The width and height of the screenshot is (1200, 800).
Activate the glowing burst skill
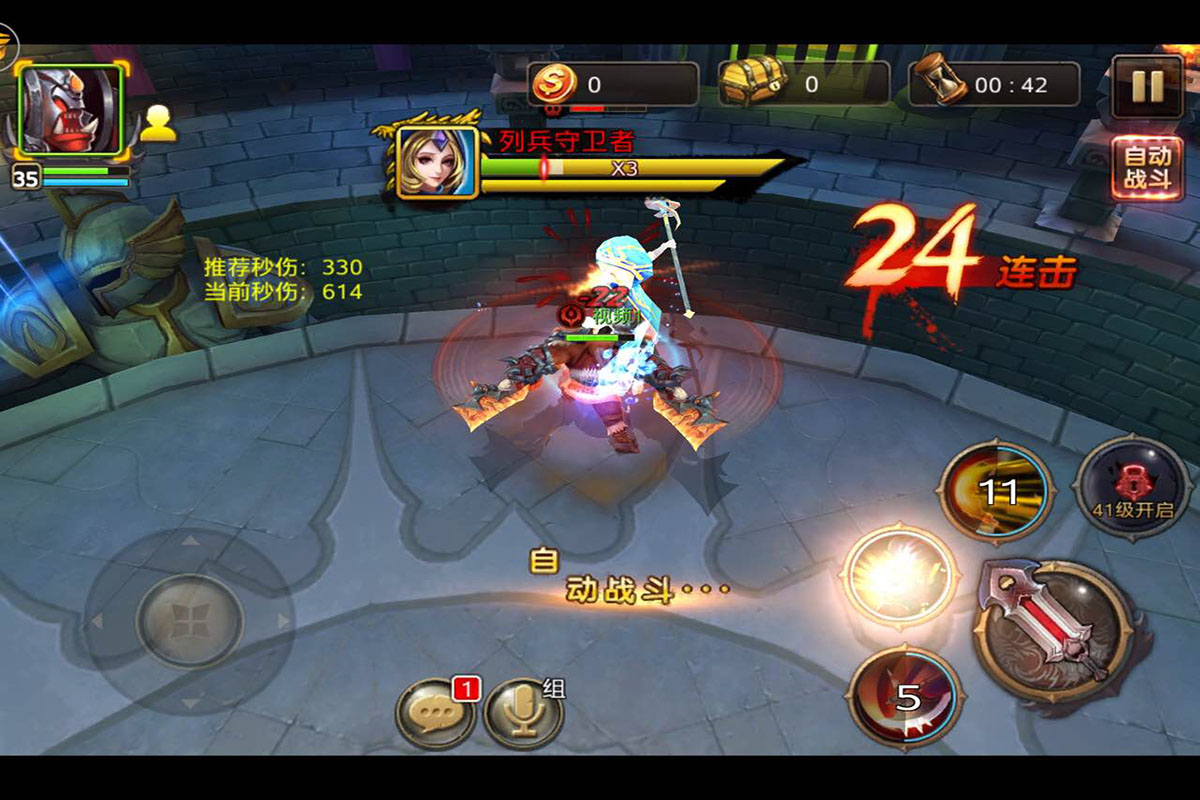(900, 574)
